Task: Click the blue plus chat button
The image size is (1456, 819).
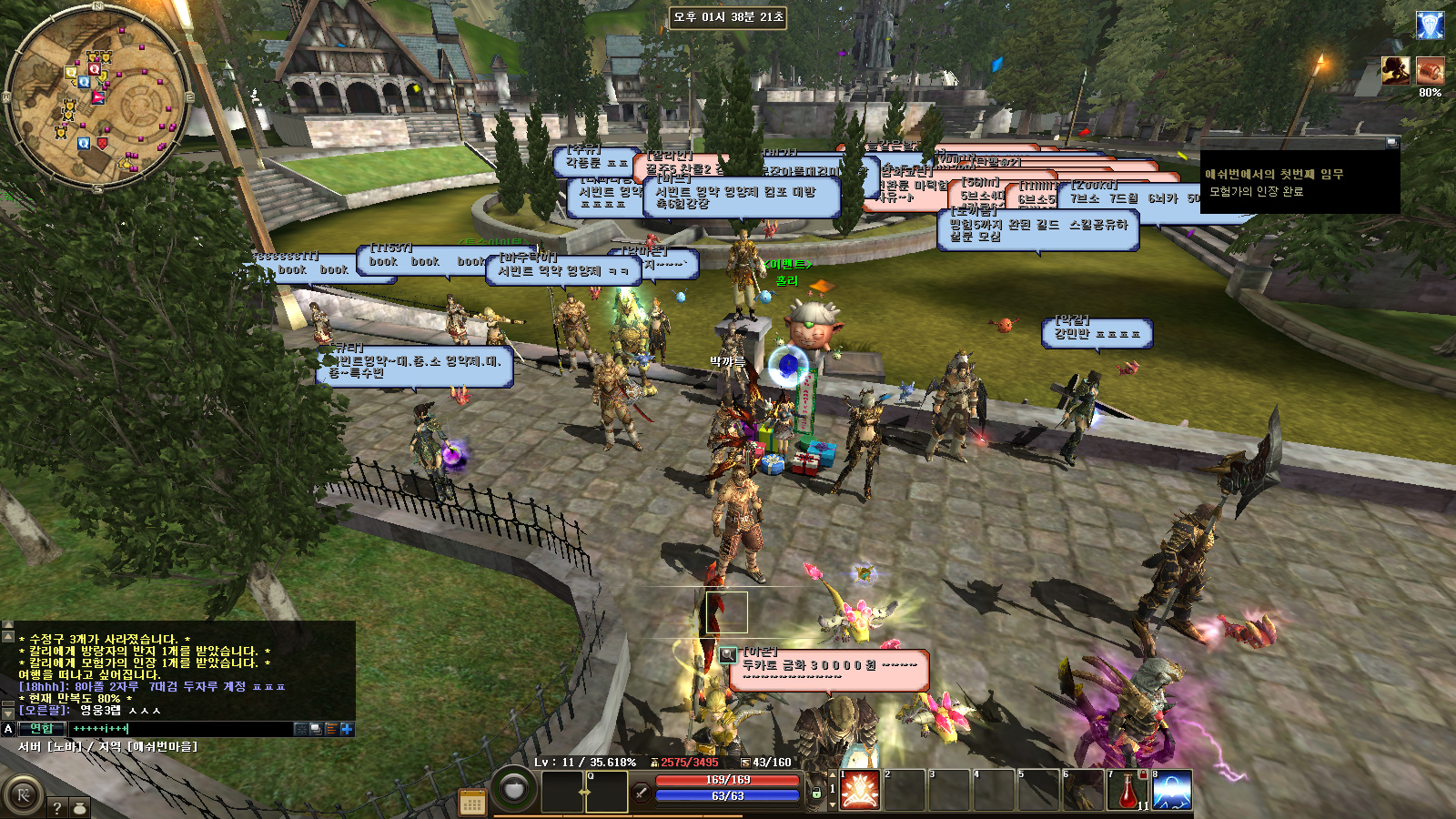Action: (x=347, y=729)
